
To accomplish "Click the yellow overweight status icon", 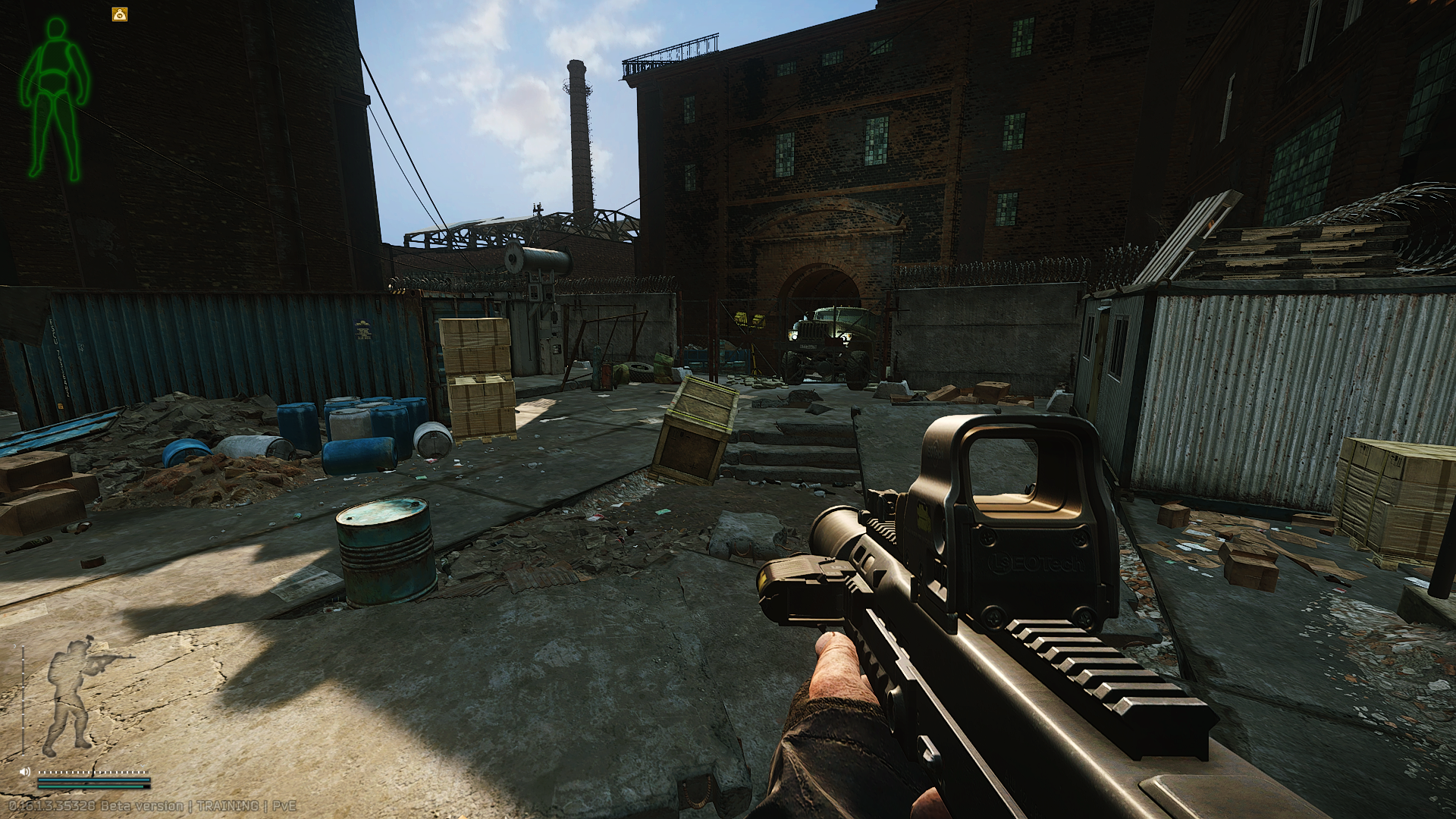I will [x=120, y=14].
